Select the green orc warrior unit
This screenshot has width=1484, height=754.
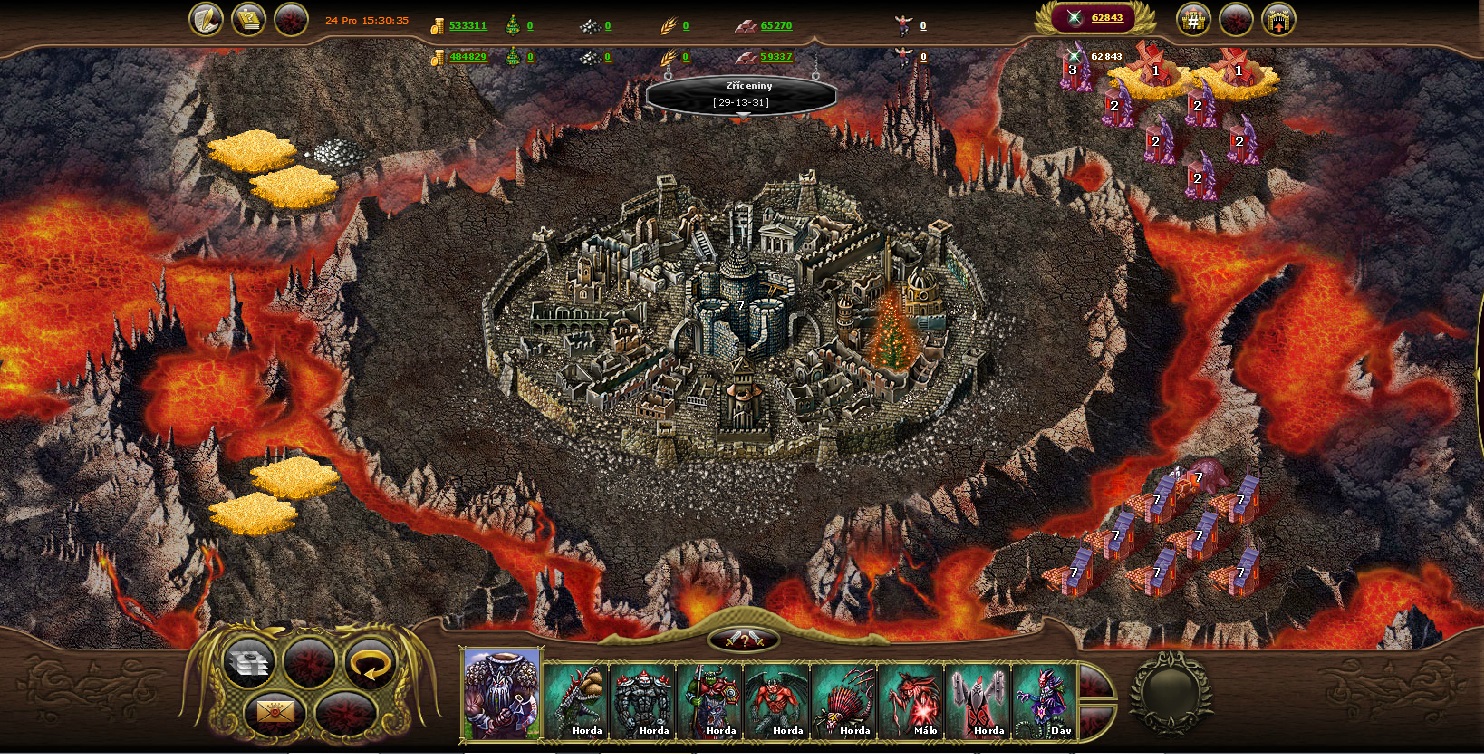[x=710, y=700]
